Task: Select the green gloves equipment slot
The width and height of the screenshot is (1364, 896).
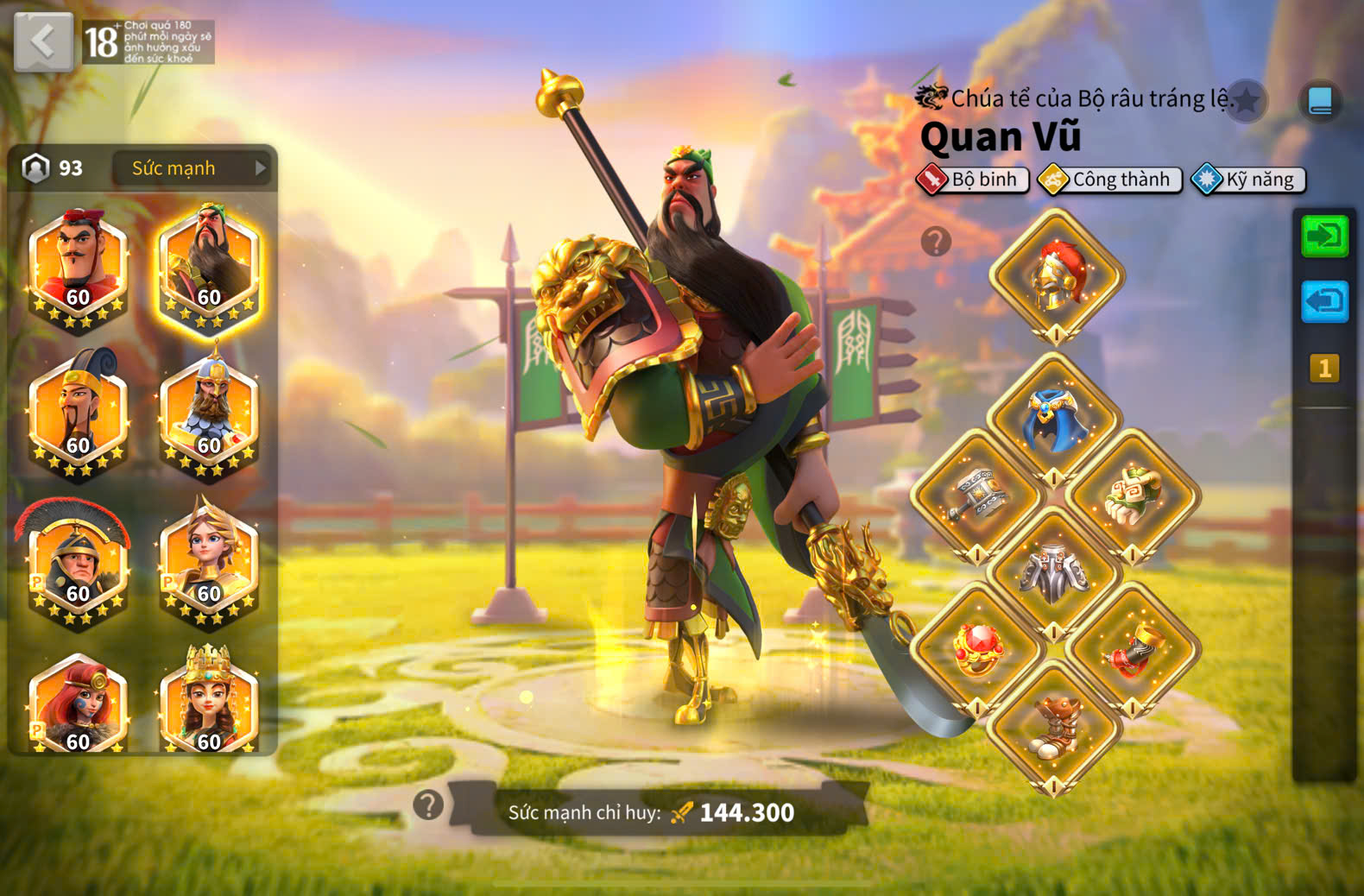Action: 1133,495
